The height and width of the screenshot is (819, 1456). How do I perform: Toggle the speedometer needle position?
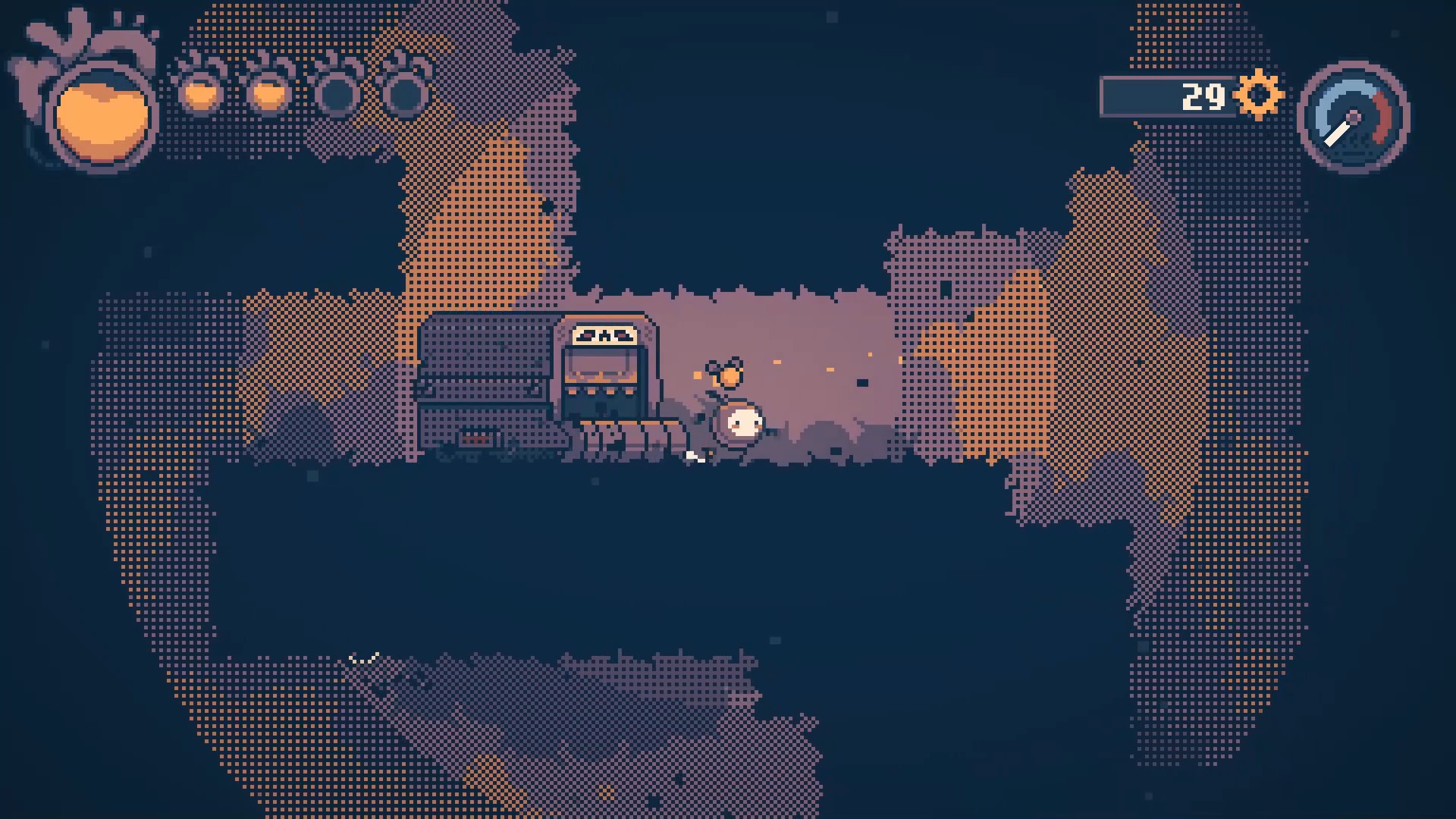1337,134
